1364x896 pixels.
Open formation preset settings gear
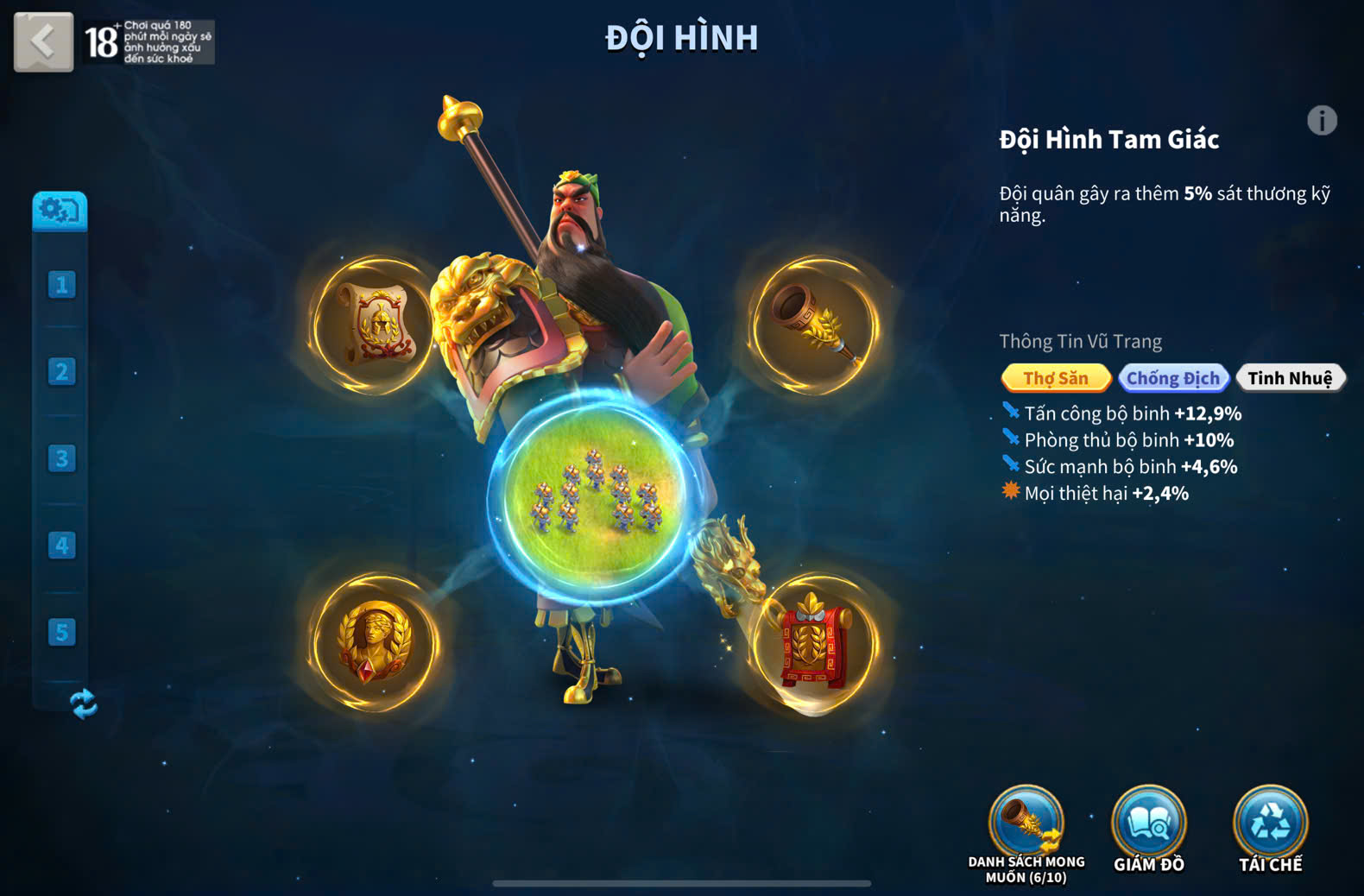[x=60, y=211]
